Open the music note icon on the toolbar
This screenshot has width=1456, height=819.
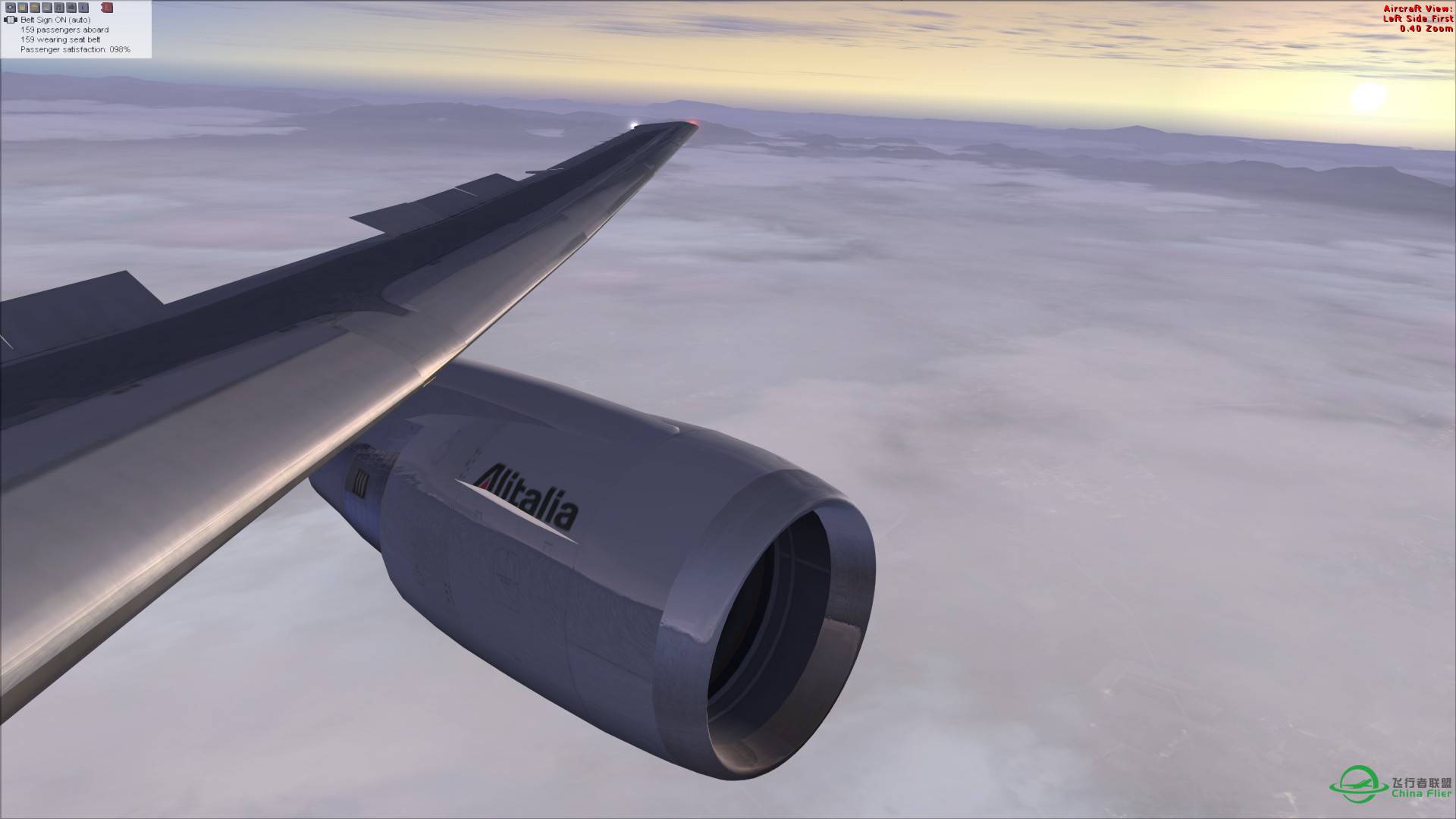[x=59, y=8]
